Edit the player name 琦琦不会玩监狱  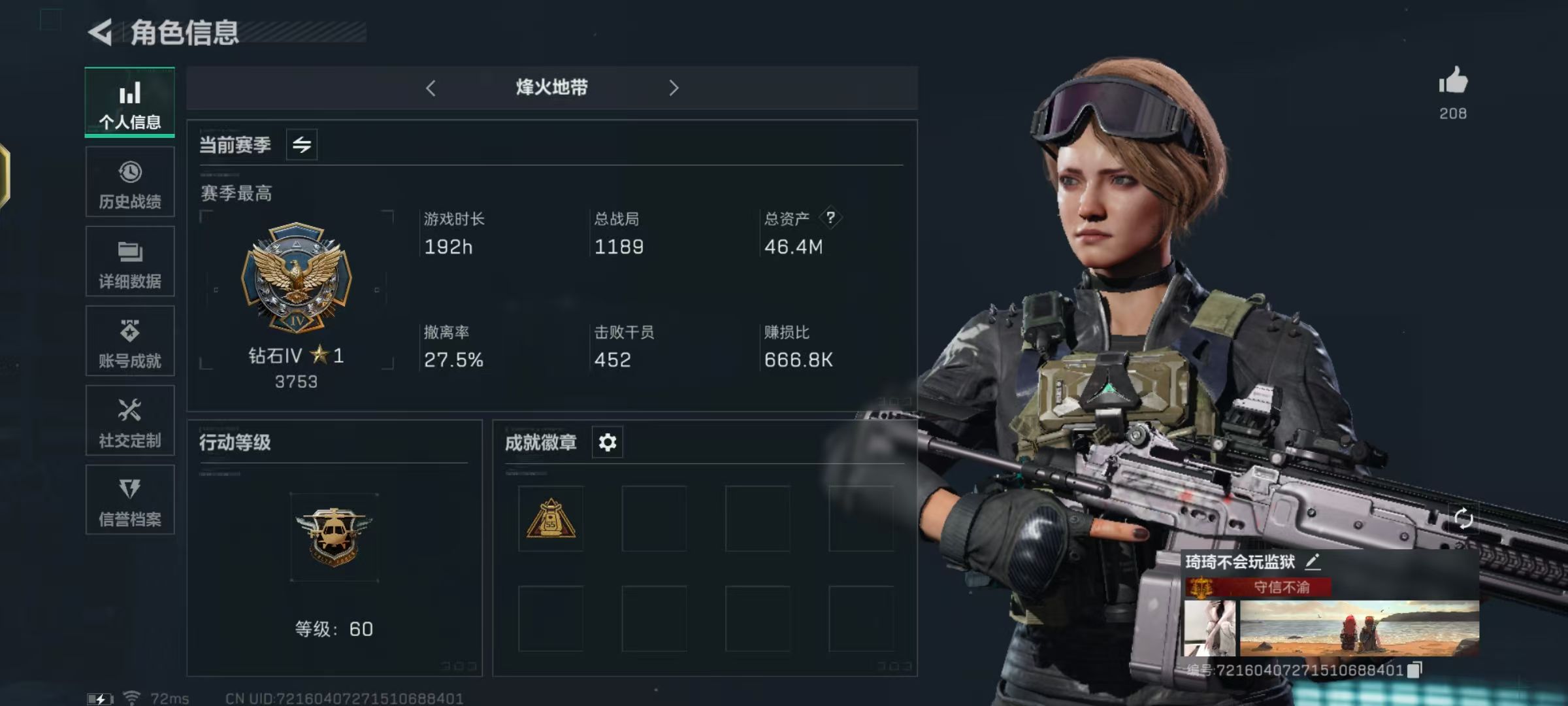1313,561
